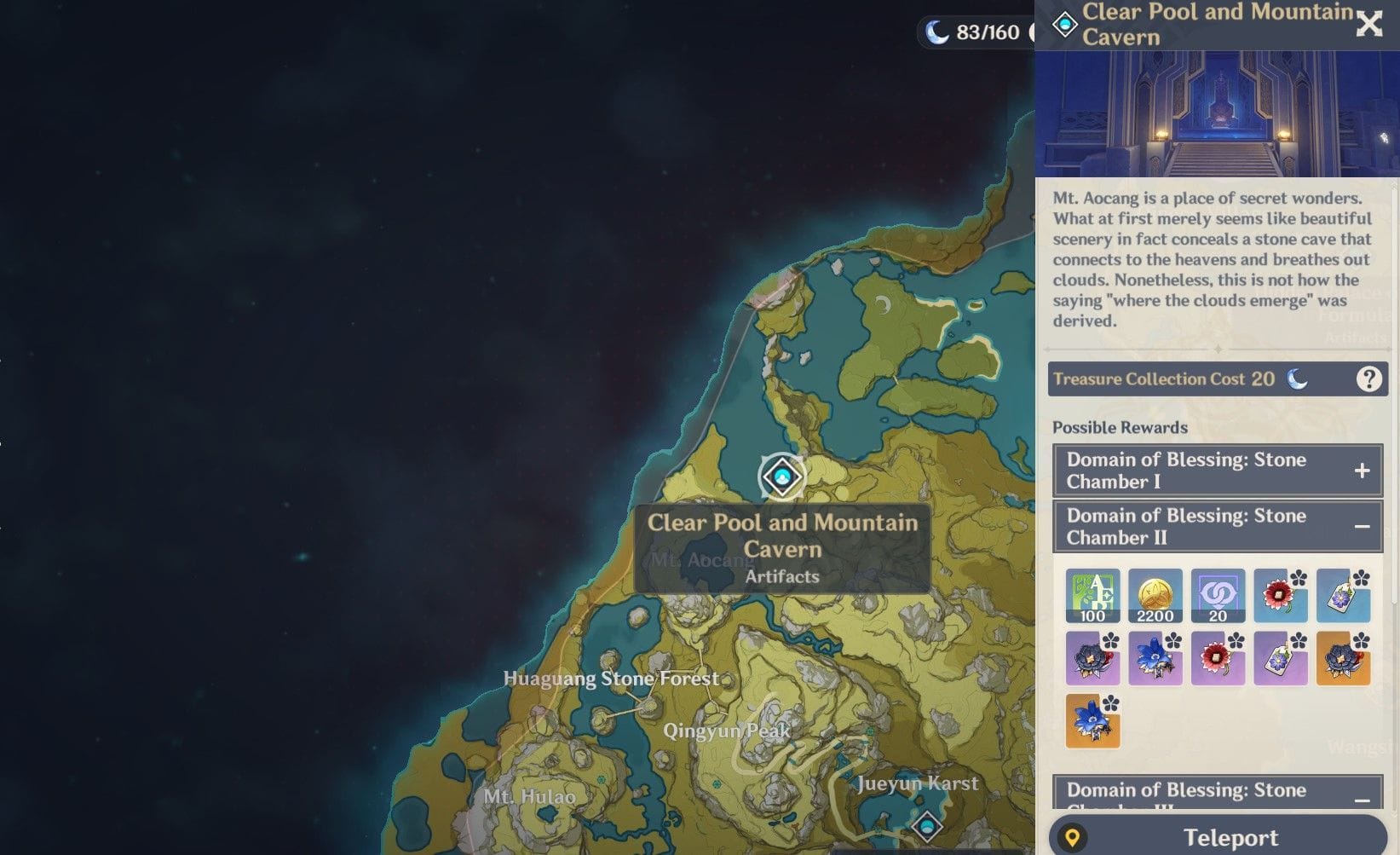Close the domain details panel
The image size is (1400, 855).
point(1368,24)
